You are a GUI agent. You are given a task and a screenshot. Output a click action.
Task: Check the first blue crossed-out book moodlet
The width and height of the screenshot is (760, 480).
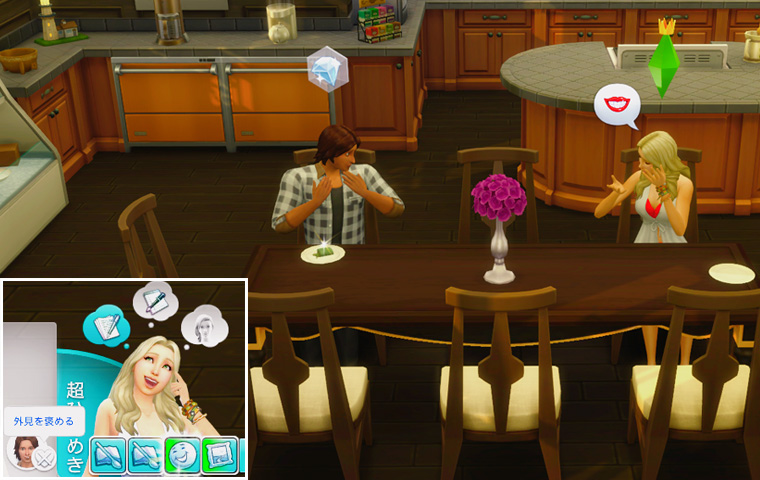108,455
